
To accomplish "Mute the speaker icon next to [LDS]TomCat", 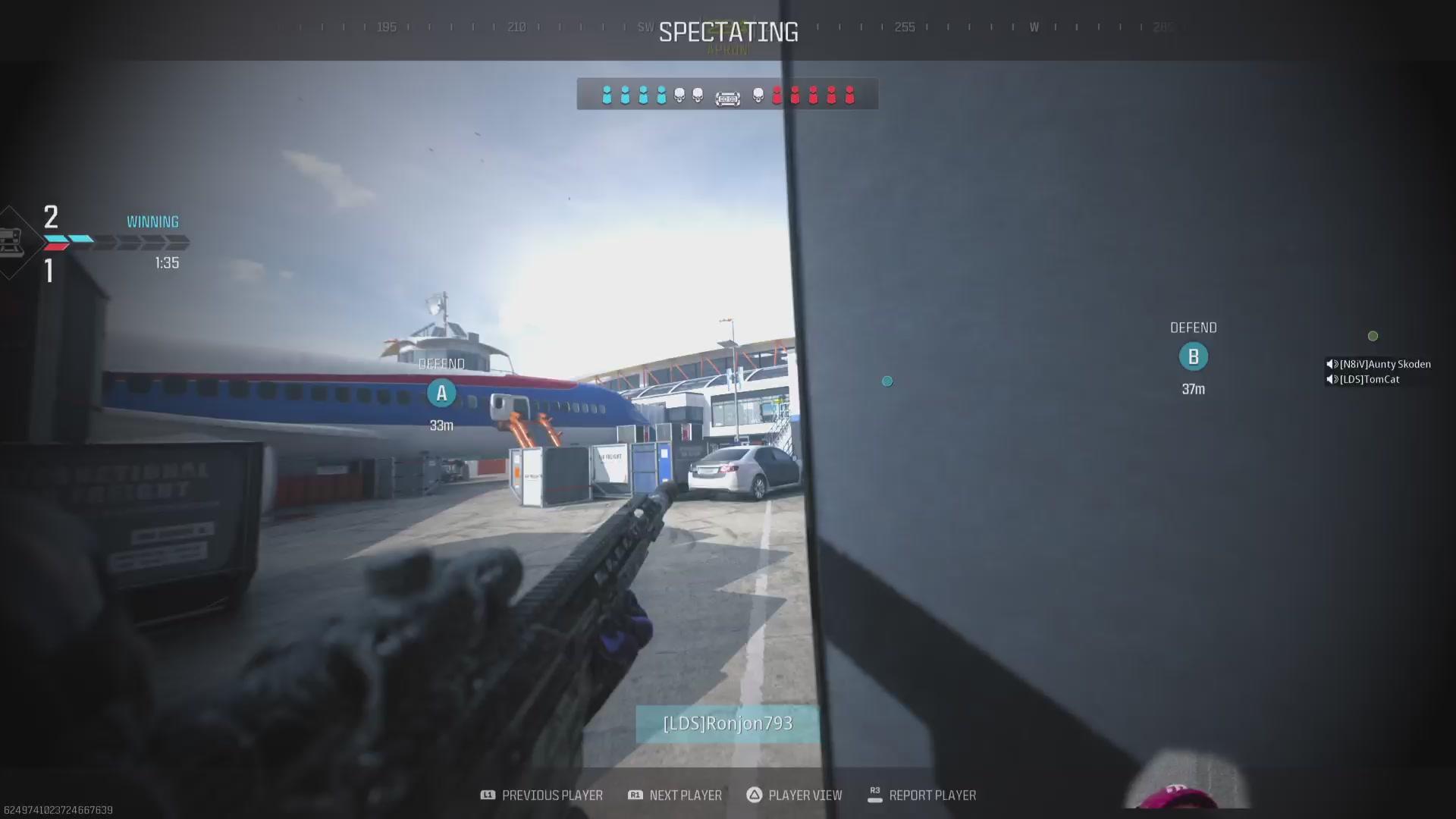I will [1331, 379].
